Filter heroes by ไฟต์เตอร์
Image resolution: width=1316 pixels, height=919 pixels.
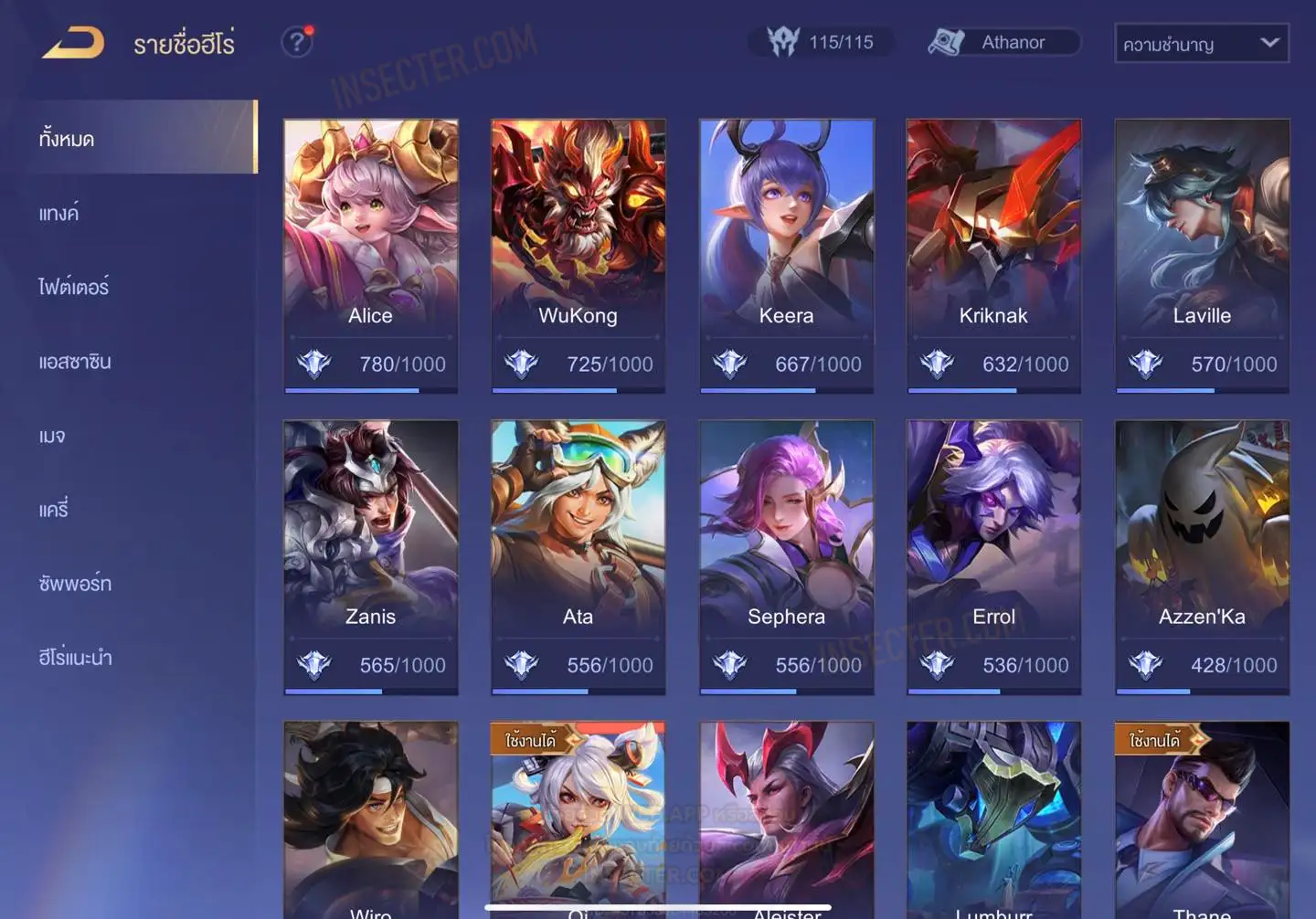click(x=74, y=287)
